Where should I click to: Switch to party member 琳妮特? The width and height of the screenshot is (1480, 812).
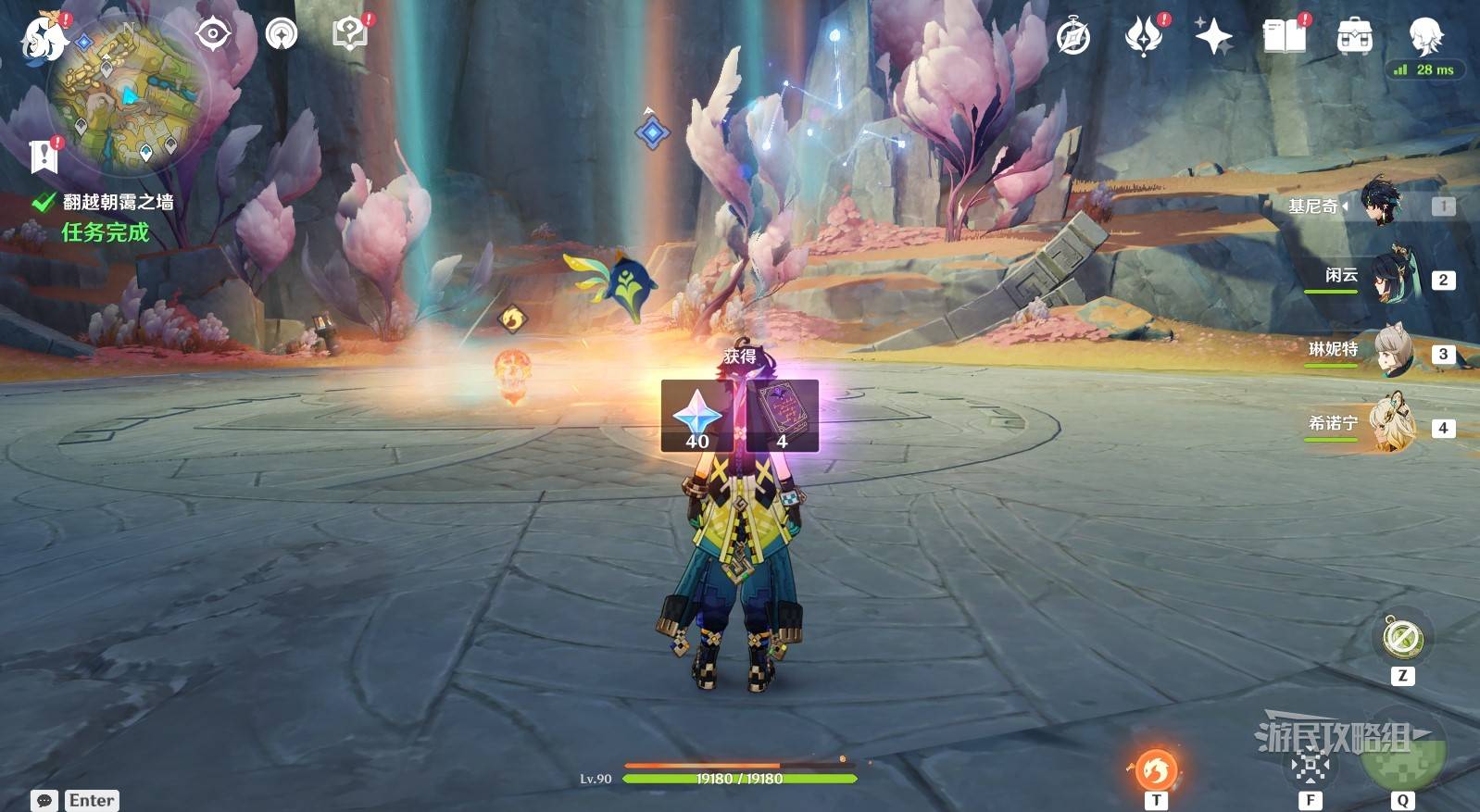point(1391,351)
